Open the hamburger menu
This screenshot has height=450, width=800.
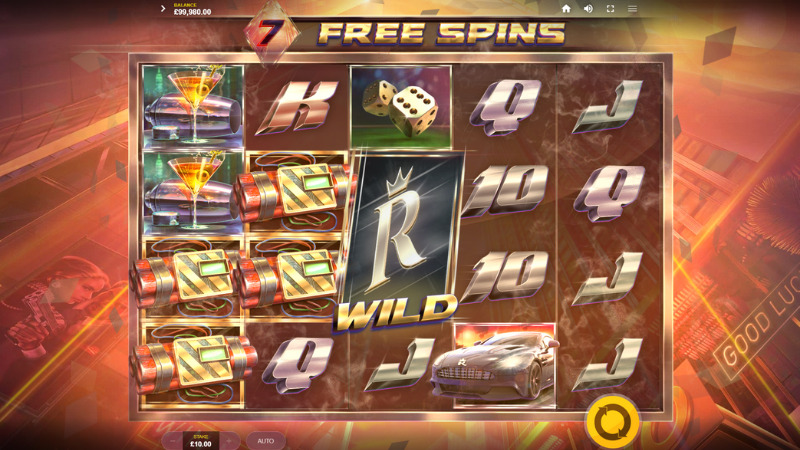coord(632,9)
